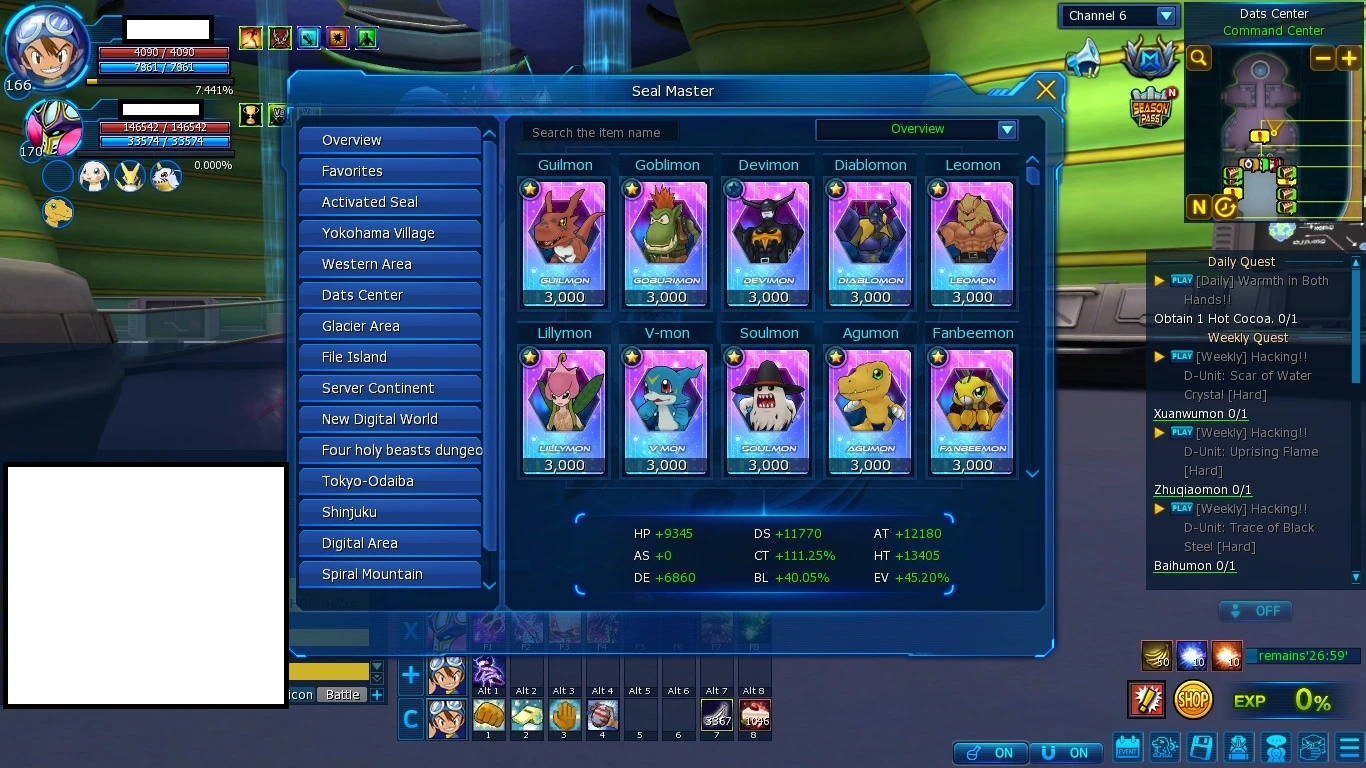Open the SHOP button
1366x768 pixels.
tap(1193, 700)
